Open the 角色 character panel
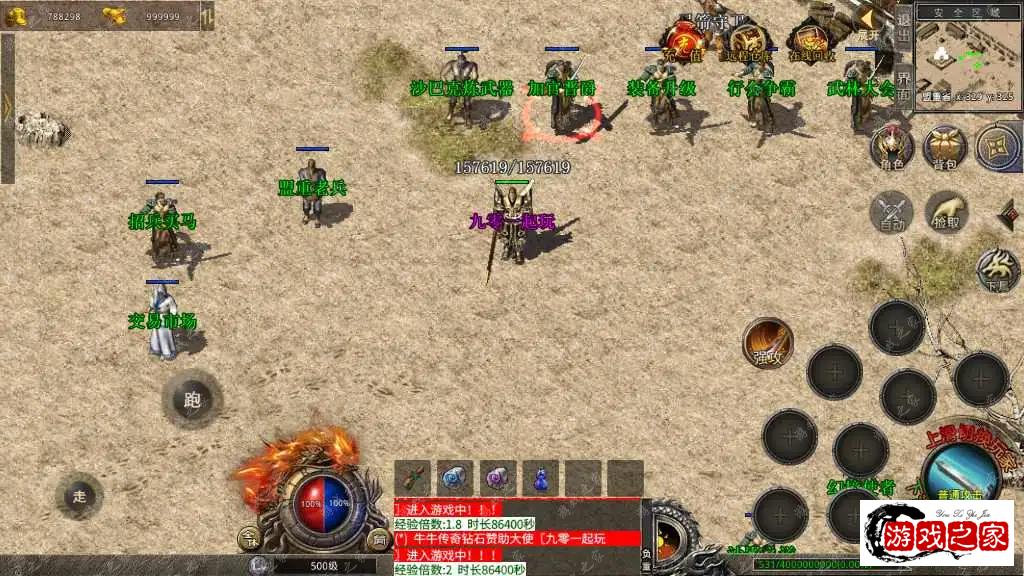The height and width of the screenshot is (576, 1024). (892, 146)
